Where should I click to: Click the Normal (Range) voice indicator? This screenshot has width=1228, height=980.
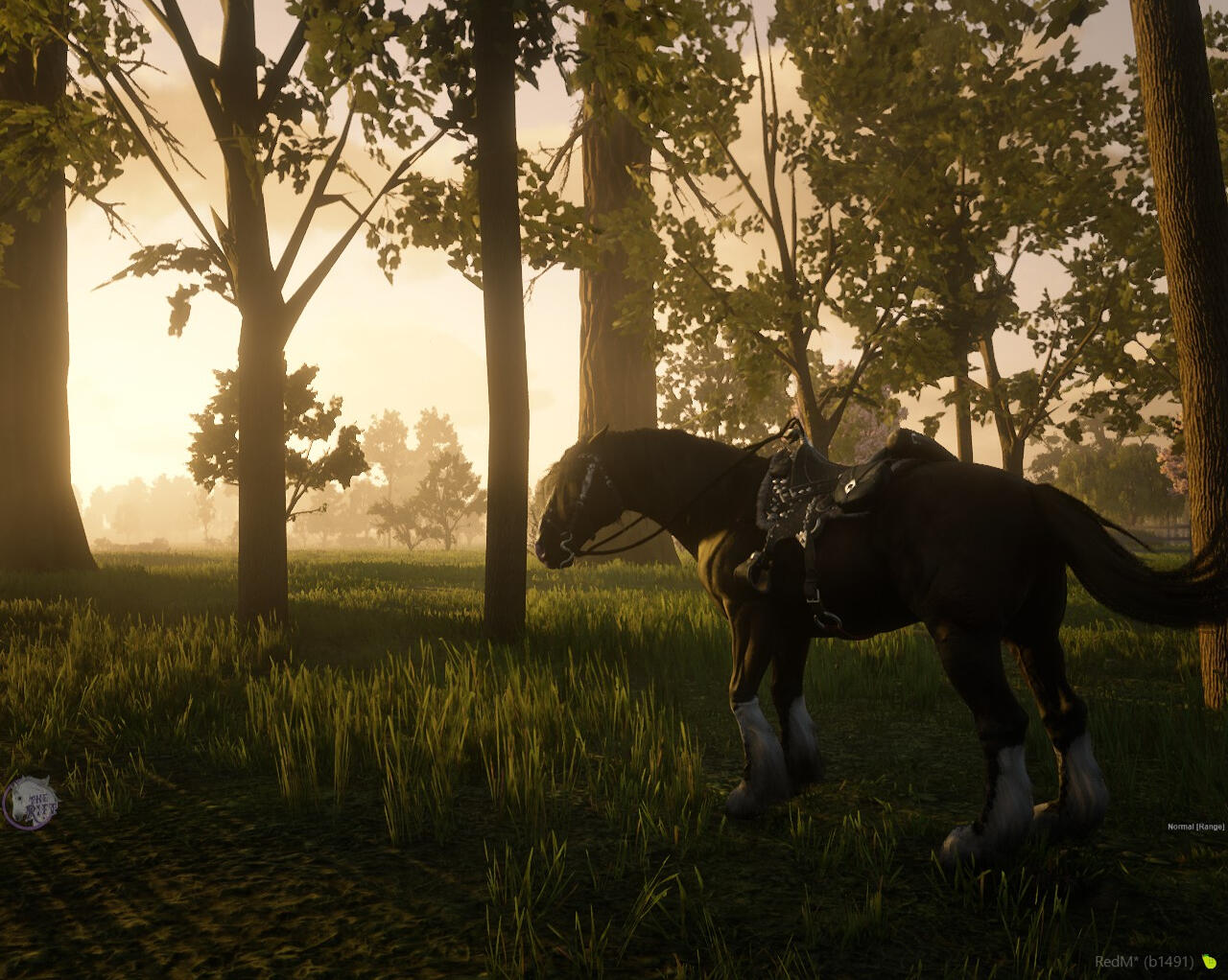1195,827
